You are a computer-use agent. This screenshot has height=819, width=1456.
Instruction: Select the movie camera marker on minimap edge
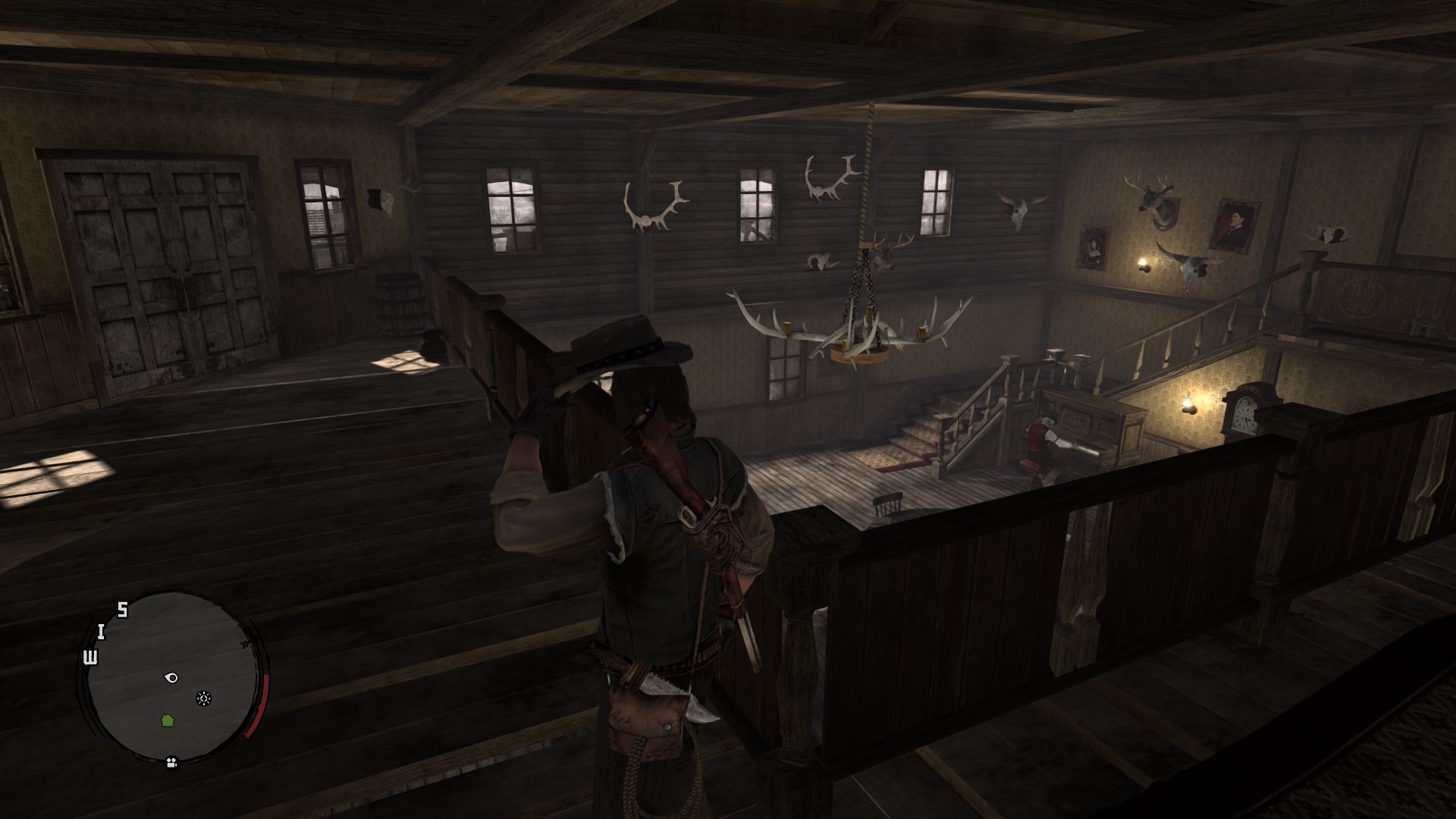[171, 762]
